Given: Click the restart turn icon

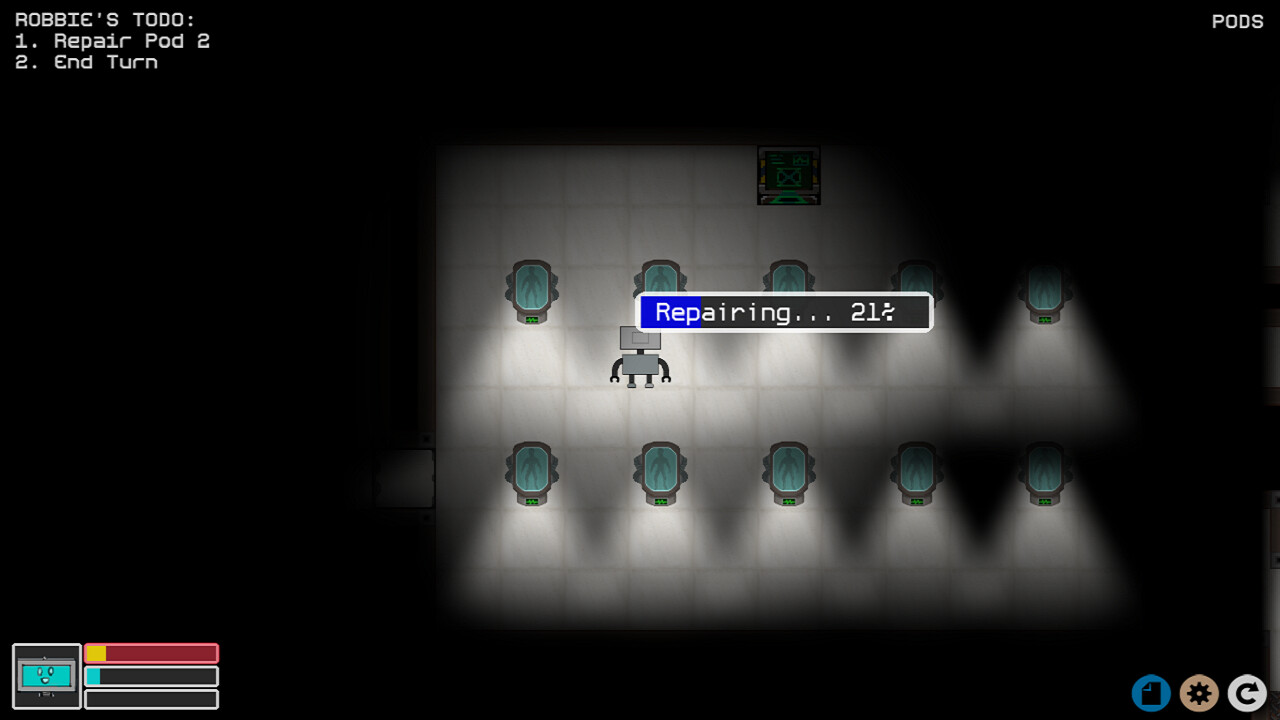Looking at the screenshot, I should [x=1247, y=693].
